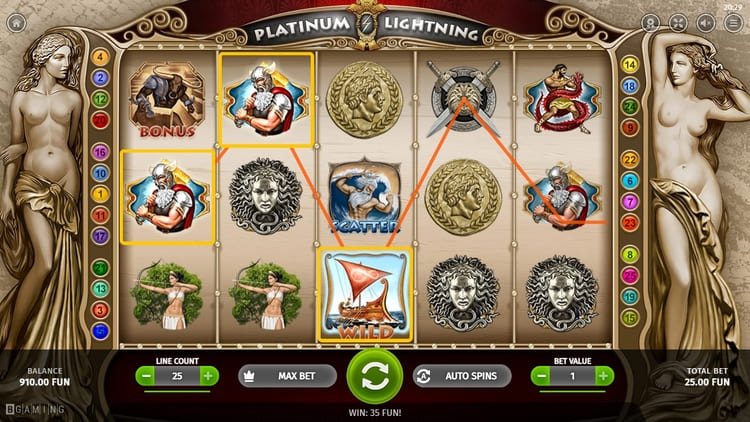Toggle the game sound
This screenshot has height=422, width=750.
coord(704,22)
